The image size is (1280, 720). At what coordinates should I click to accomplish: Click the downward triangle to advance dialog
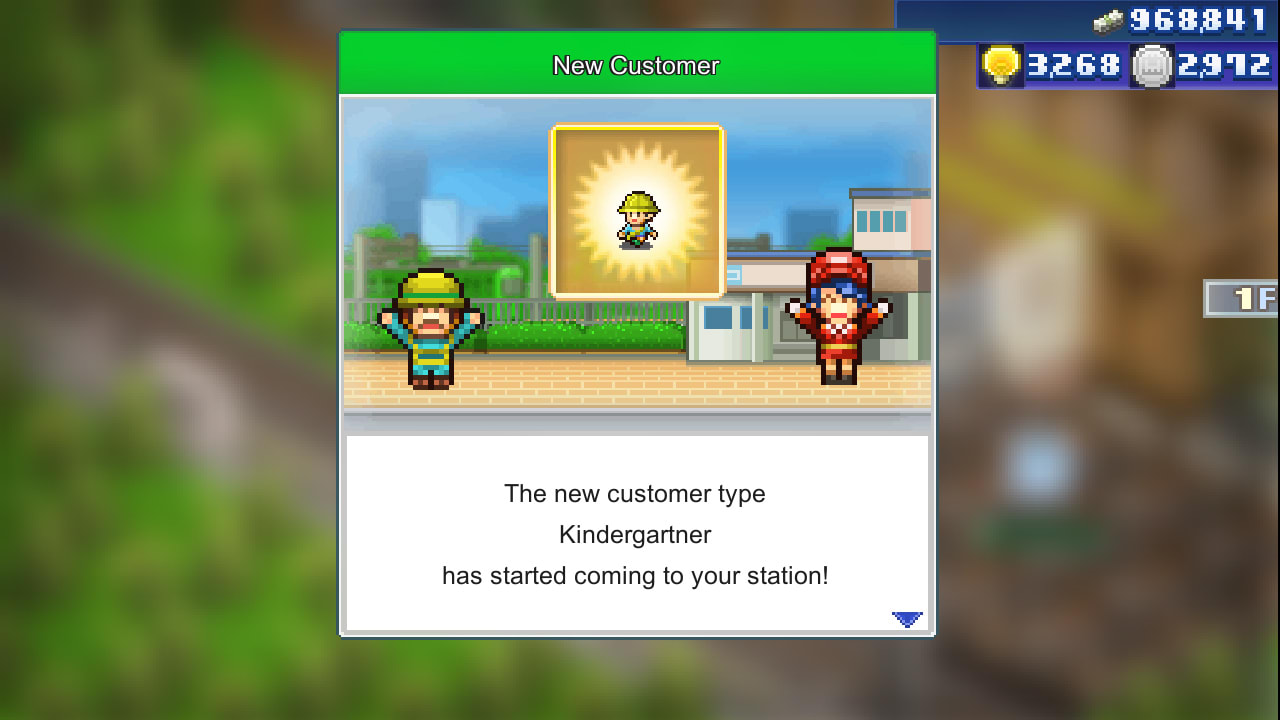(906, 618)
